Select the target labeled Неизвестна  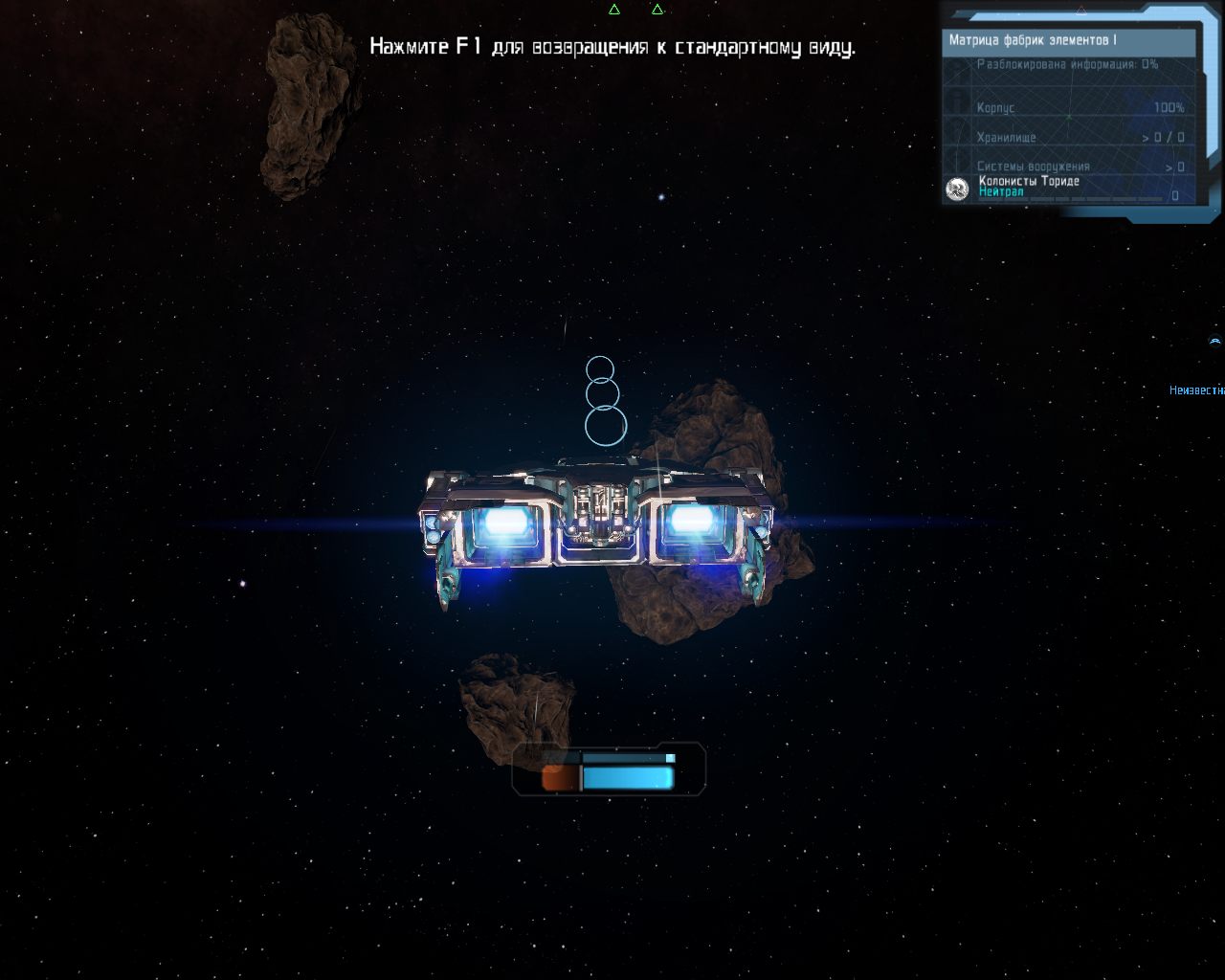1196,390
